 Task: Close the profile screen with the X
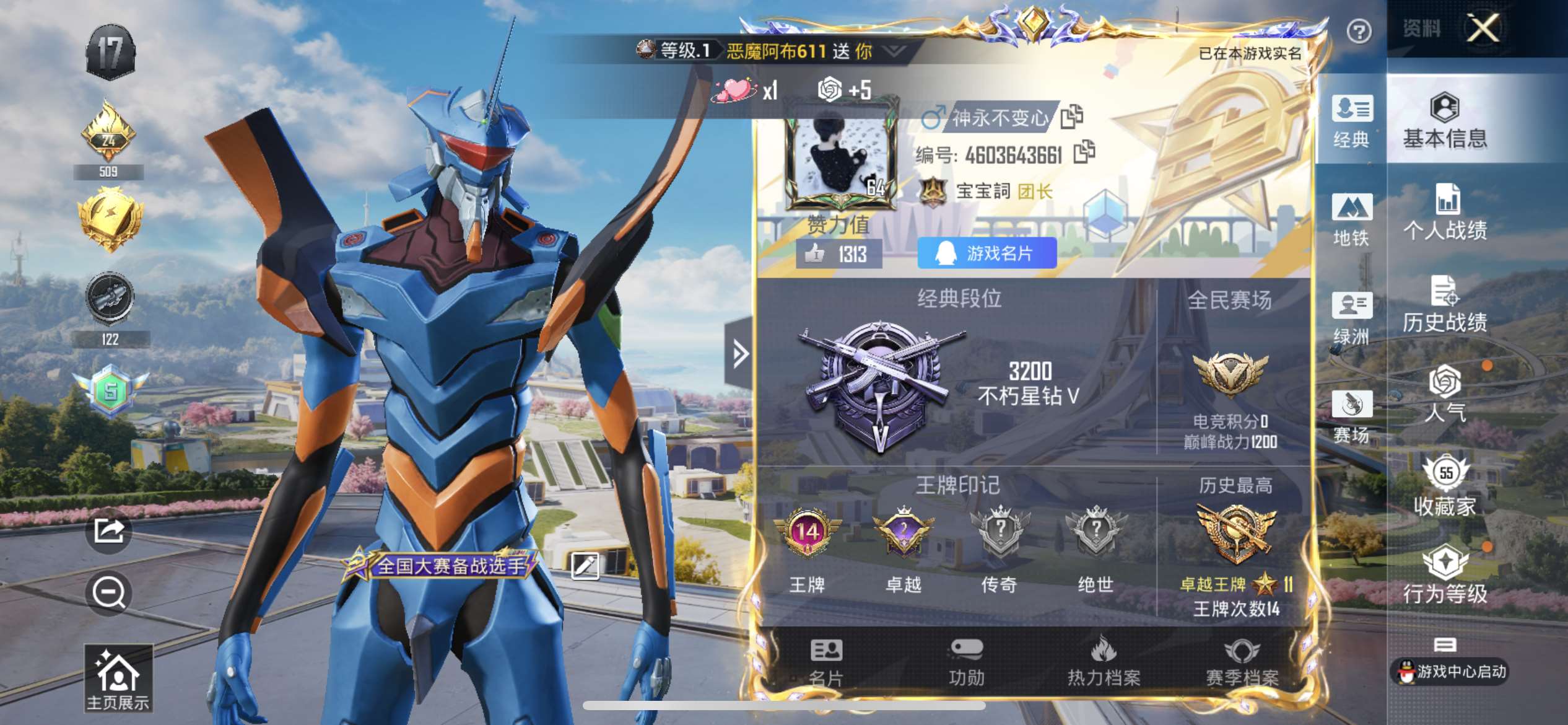(x=1483, y=28)
